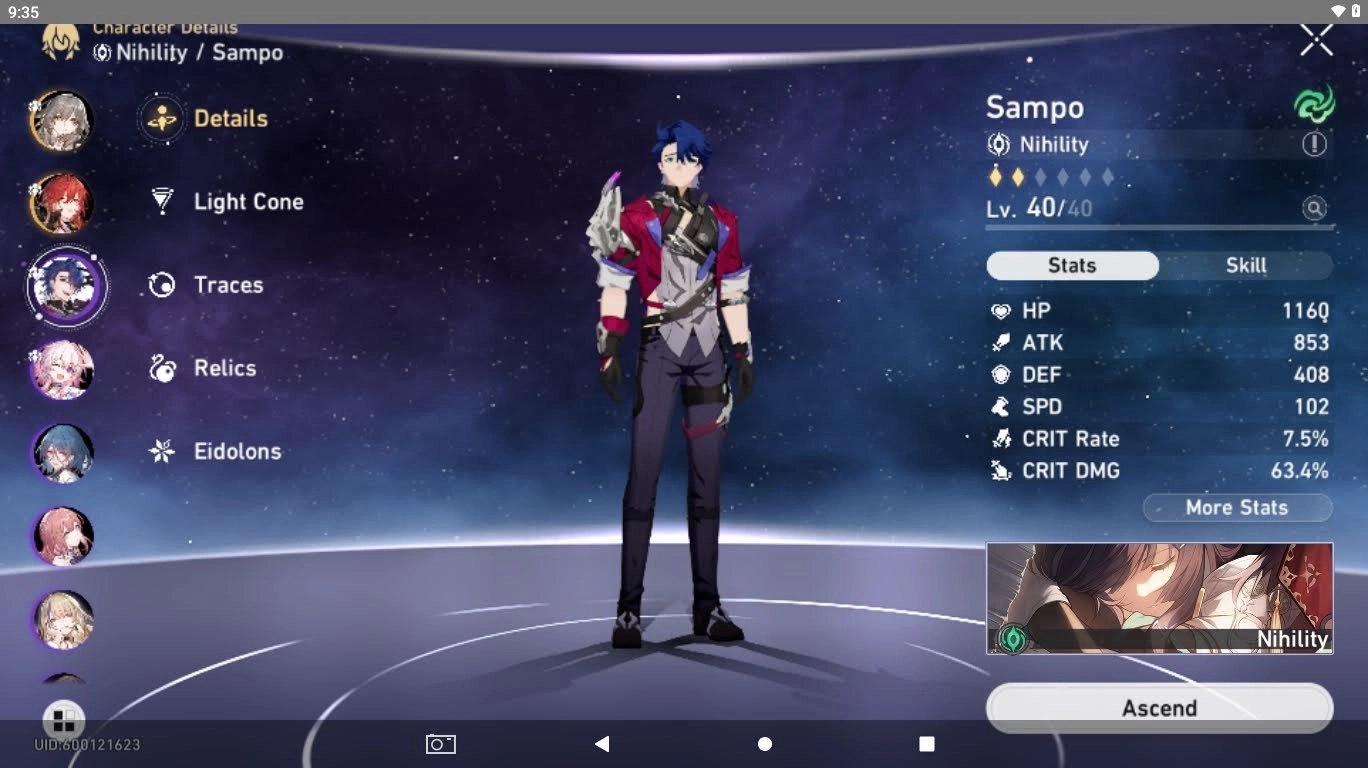Select the Stelle character portrait
Screen dimensions: 1368x768
click(x=63, y=120)
